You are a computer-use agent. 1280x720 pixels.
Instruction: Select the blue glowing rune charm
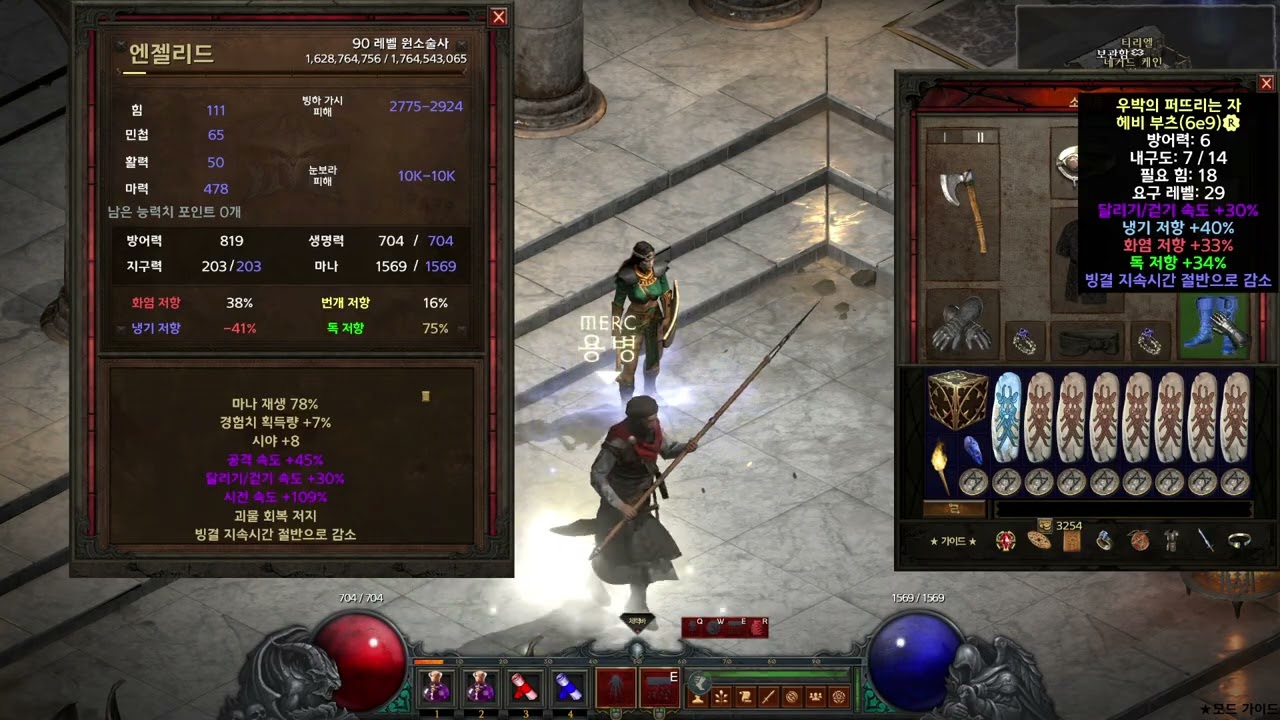click(1007, 417)
